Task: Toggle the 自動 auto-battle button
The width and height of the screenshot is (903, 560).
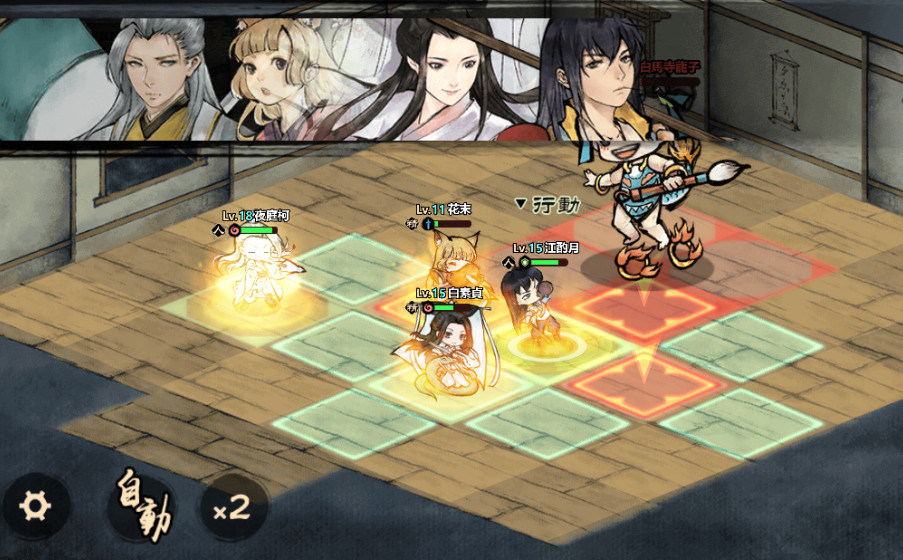Action: [141, 506]
